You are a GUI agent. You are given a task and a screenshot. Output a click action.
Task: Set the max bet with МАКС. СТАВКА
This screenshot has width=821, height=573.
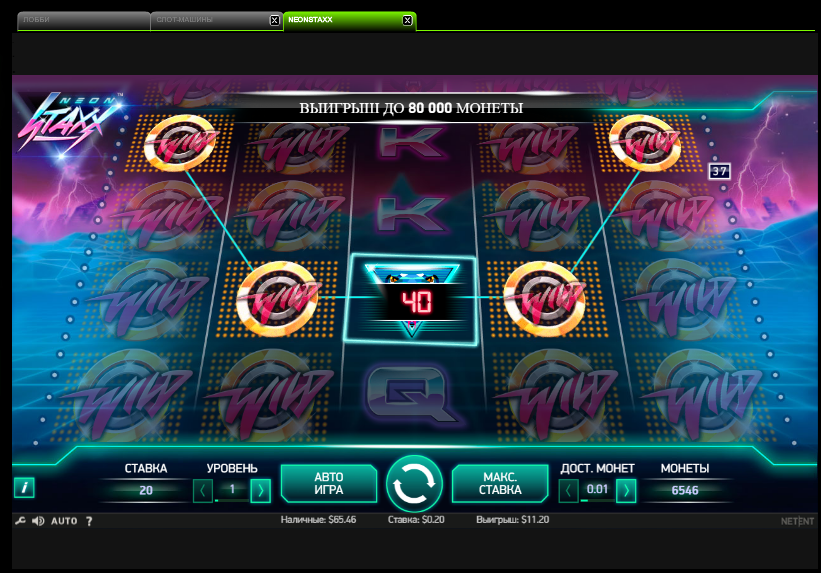(500, 483)
